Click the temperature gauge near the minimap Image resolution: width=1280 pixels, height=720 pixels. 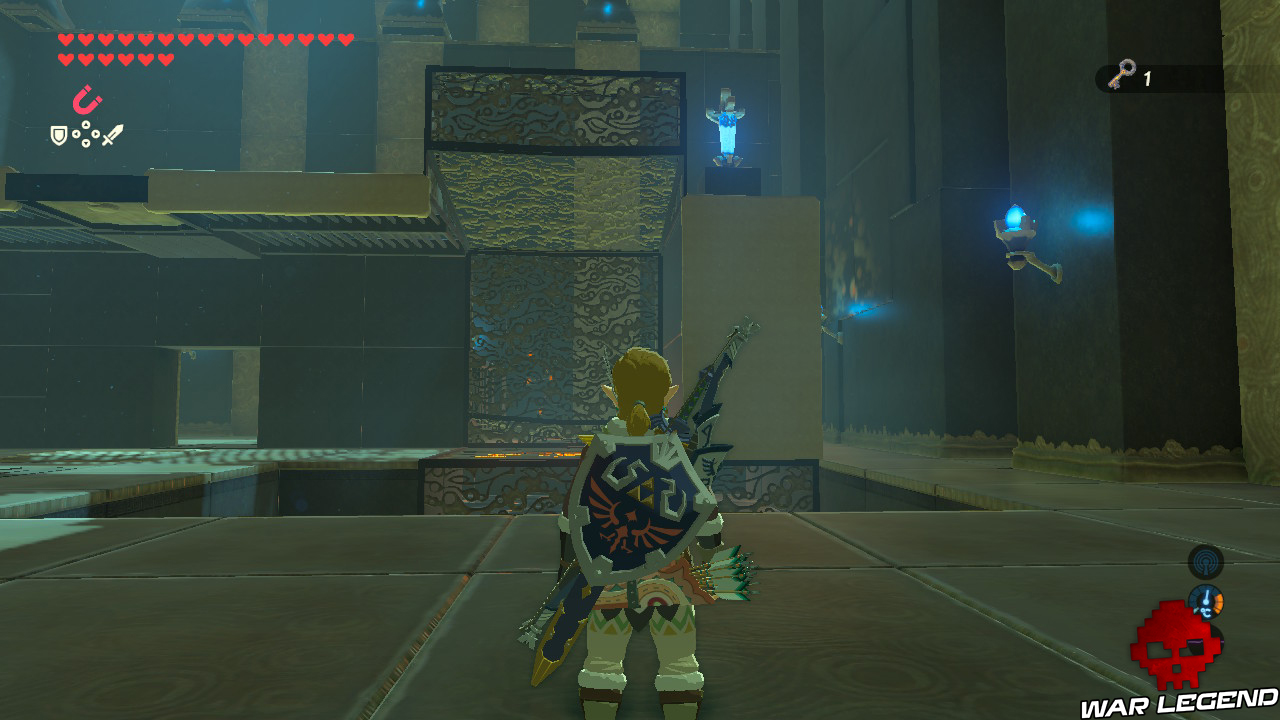coord(1207,602)
